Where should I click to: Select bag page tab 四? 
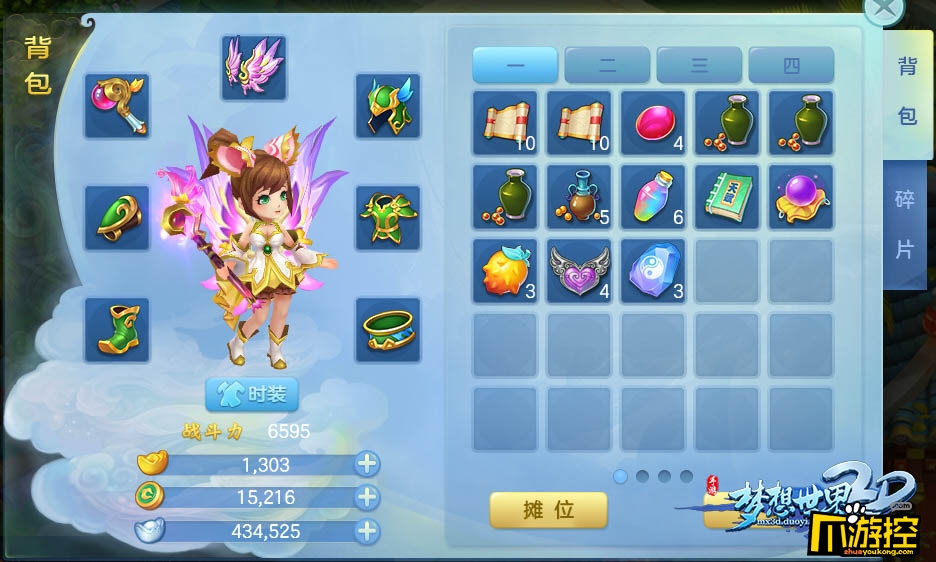[x=791, y=66]
